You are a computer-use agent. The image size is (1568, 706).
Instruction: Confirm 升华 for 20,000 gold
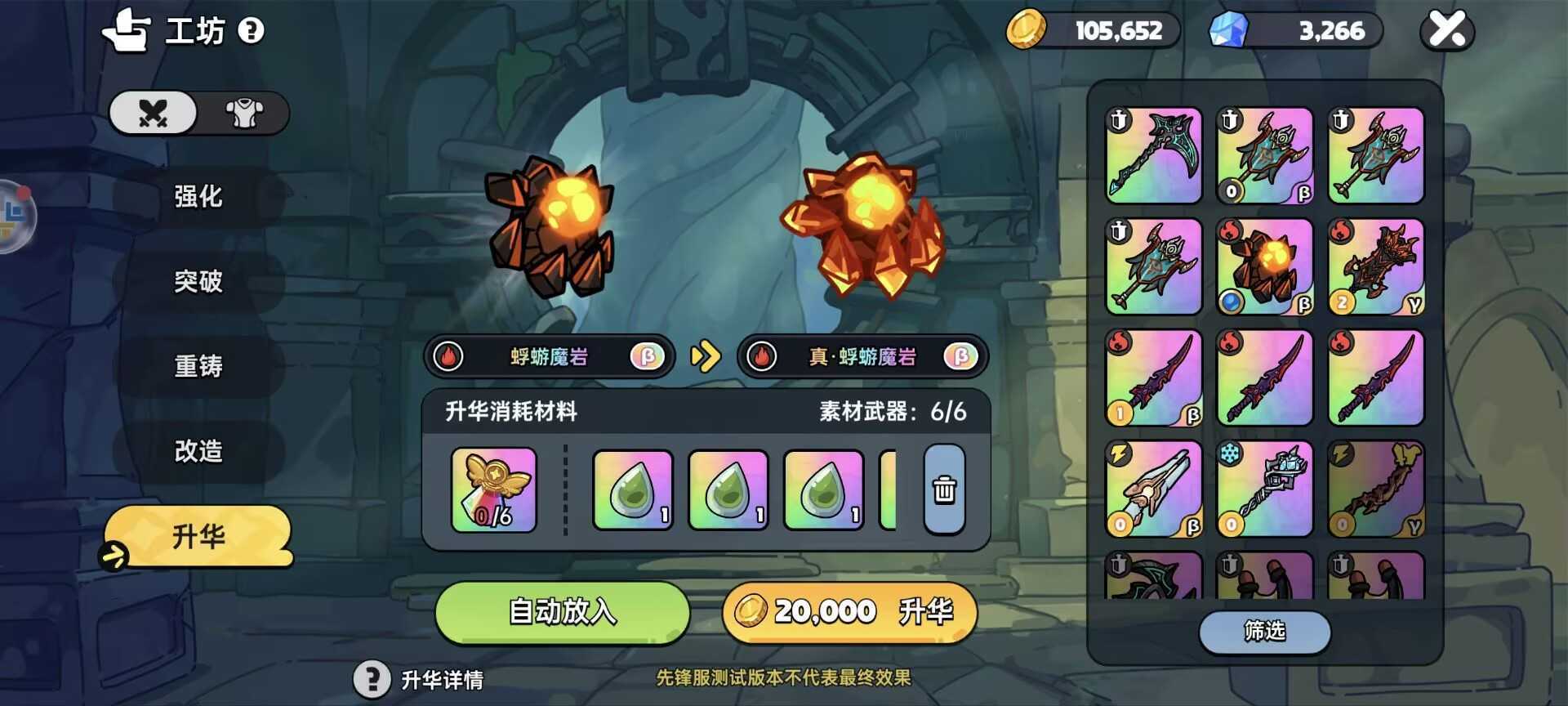tap(849, 612)
